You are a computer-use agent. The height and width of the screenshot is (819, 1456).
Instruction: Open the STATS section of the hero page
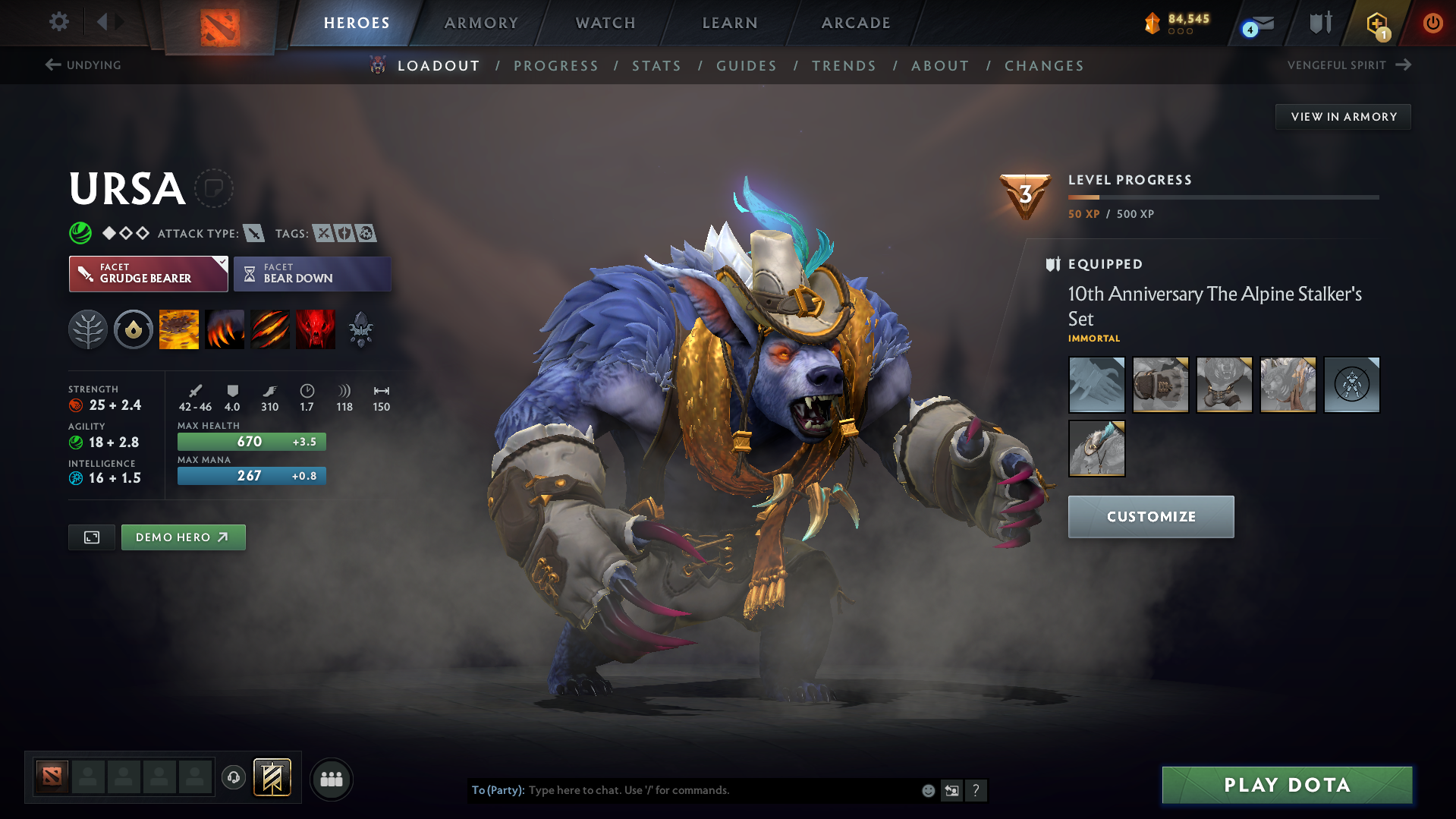point(656,65)
